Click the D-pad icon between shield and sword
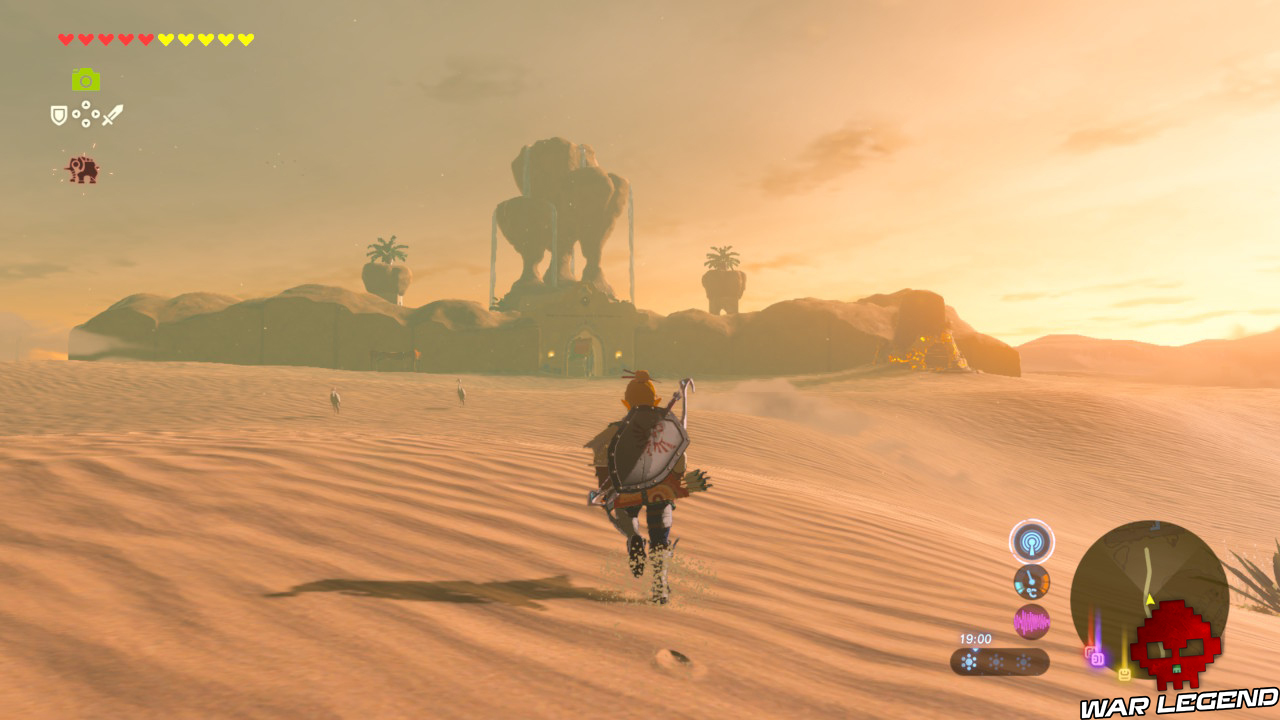 [85, 114]
